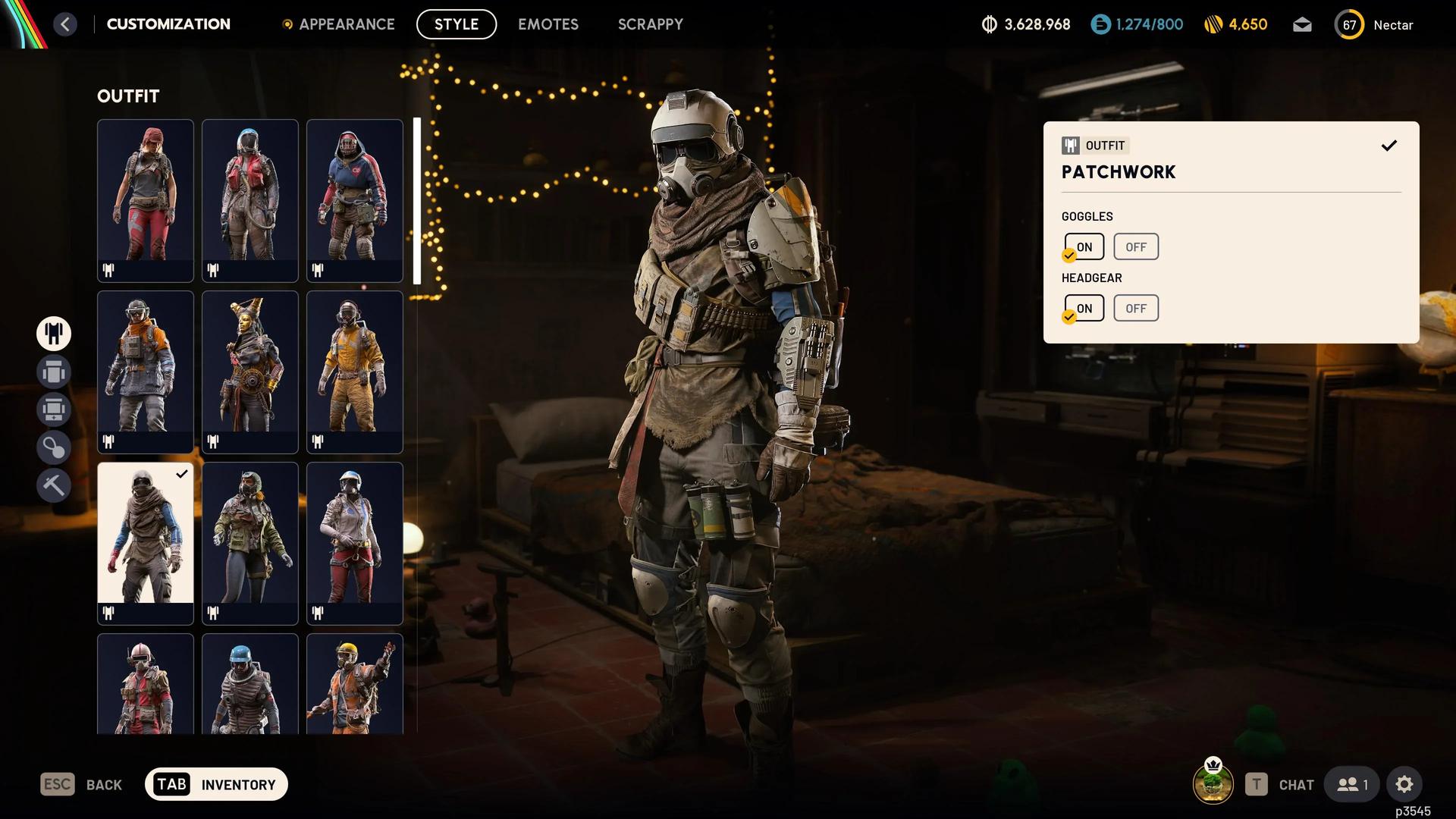Click the Appearance section icon
This screenshot has width=1456, height=819.
[x=287, y=24]
